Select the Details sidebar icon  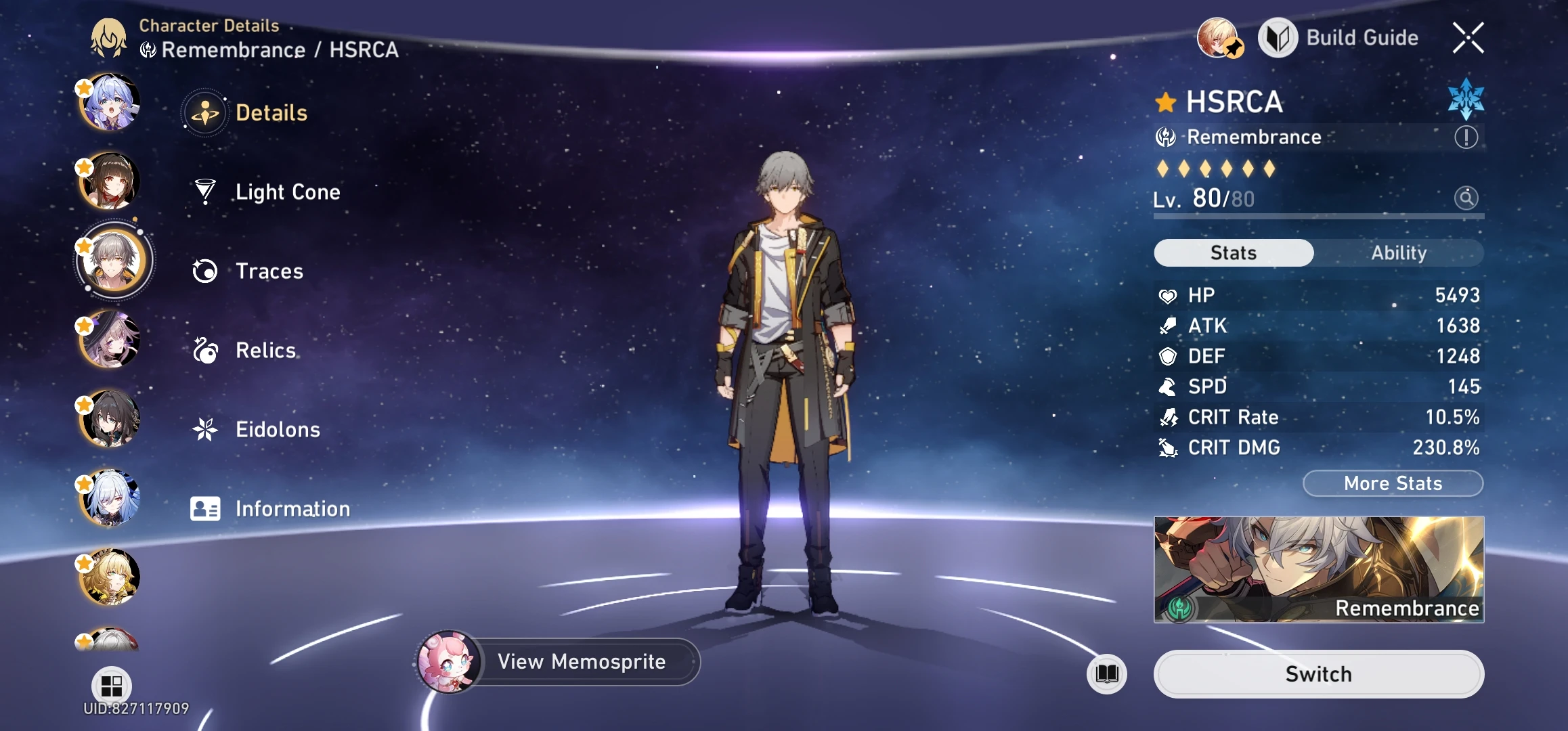[206, 112]
